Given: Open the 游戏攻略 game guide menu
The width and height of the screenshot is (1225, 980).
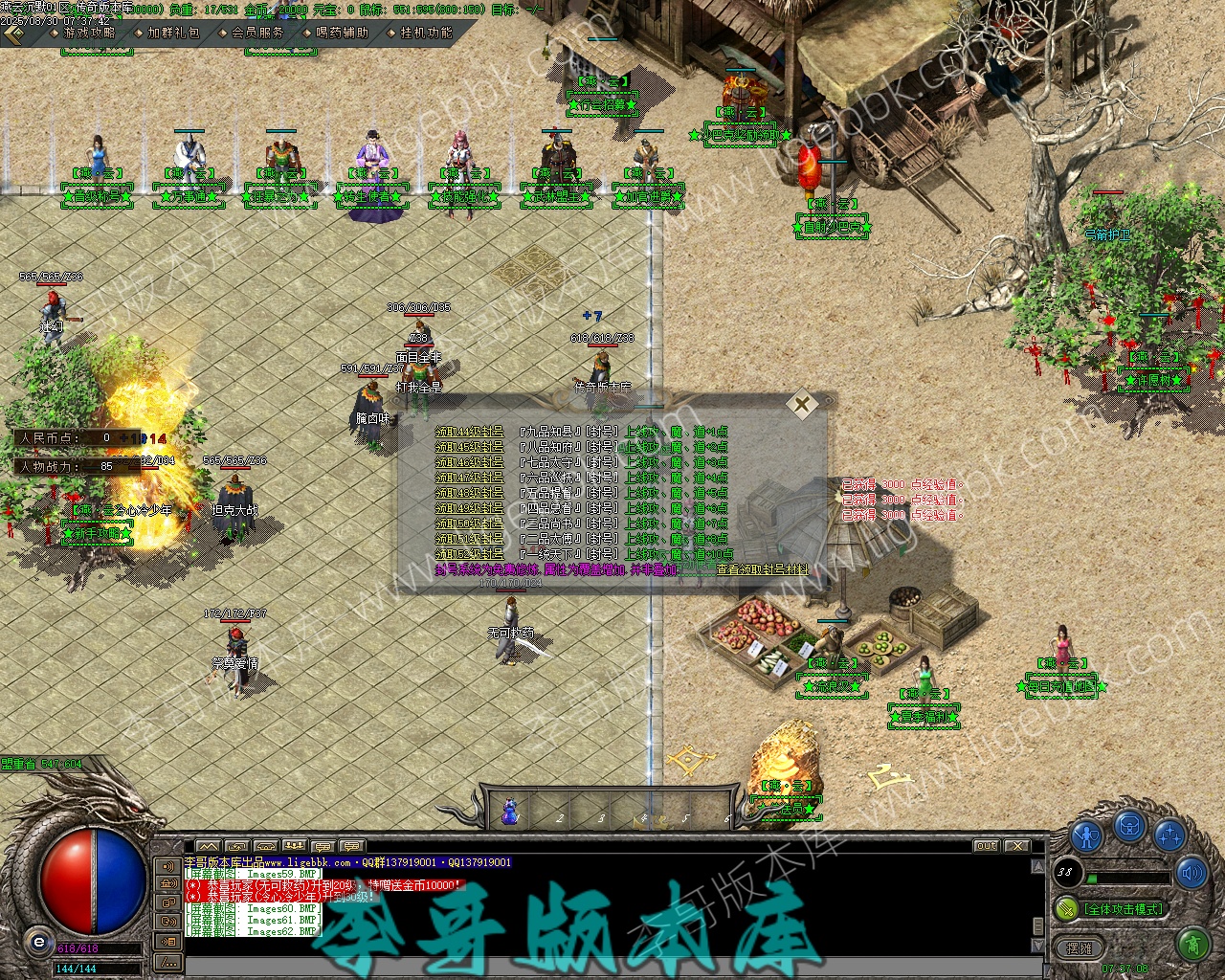Looking at the screenshot, I should [x=89, y=33].
